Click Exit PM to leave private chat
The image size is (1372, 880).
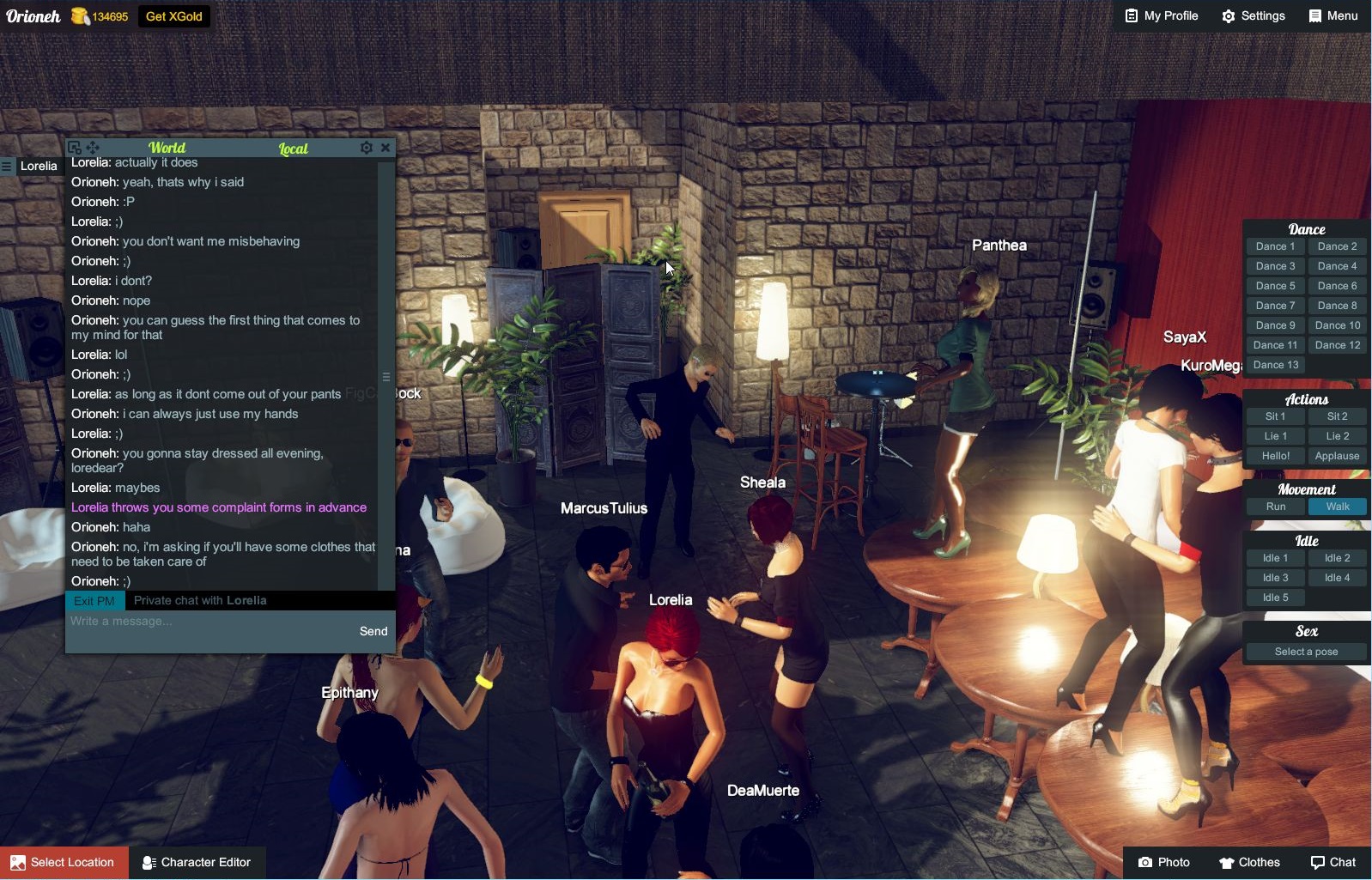coord(94,600)
